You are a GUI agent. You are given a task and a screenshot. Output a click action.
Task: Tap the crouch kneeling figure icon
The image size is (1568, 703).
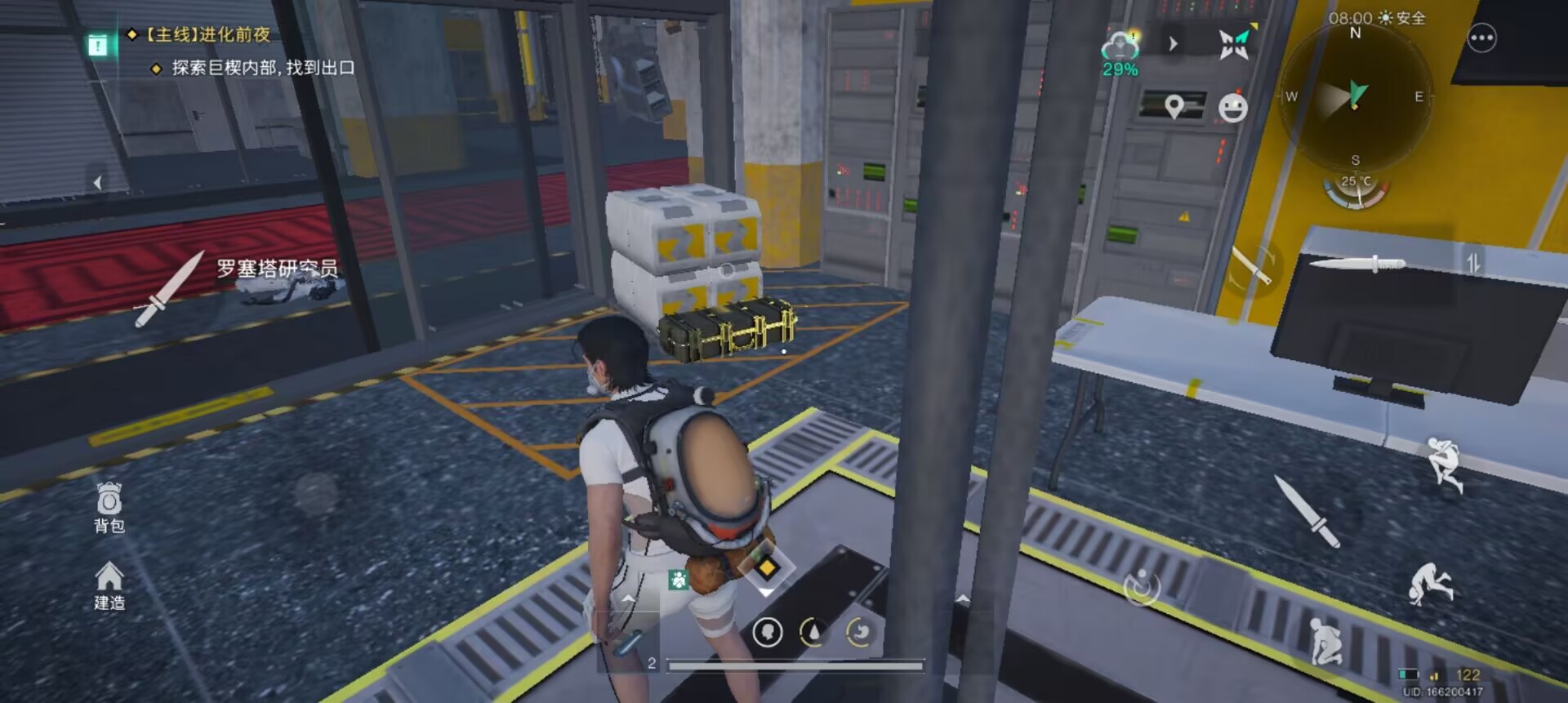(1325, 641)
